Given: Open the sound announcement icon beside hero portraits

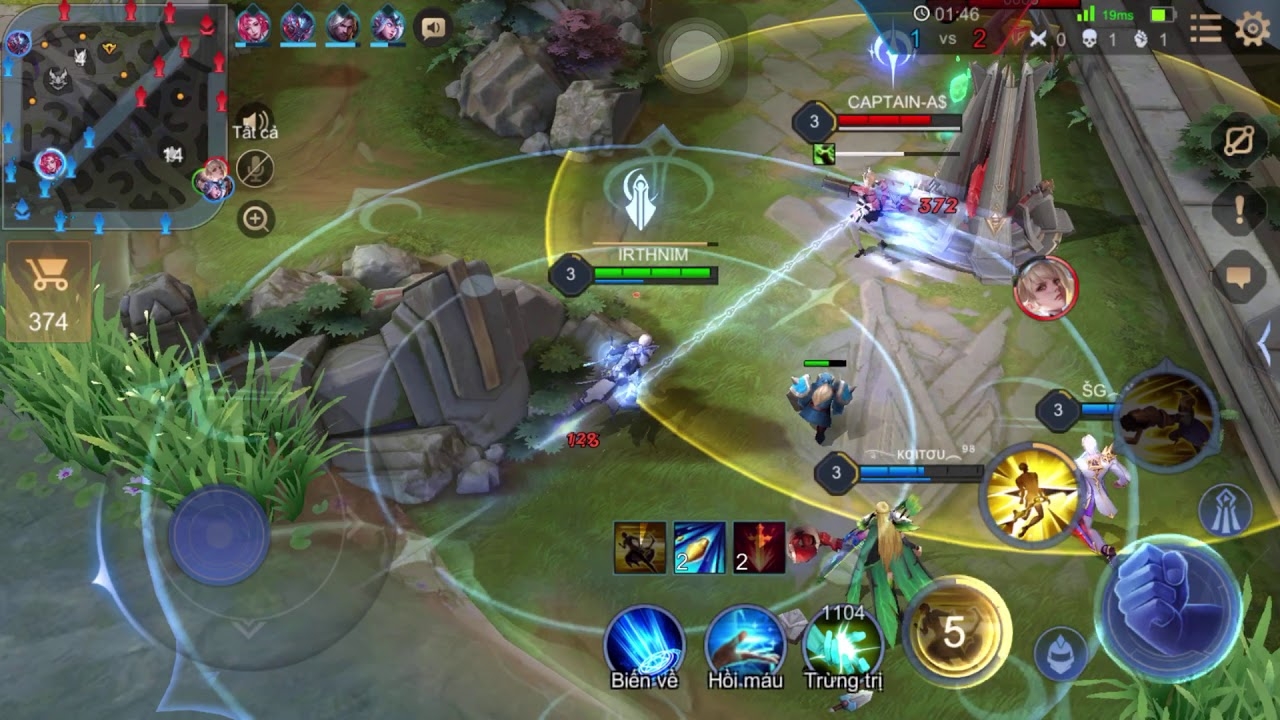Looking at the screenshot, I should pyautogui.click(x=433, y=28).
